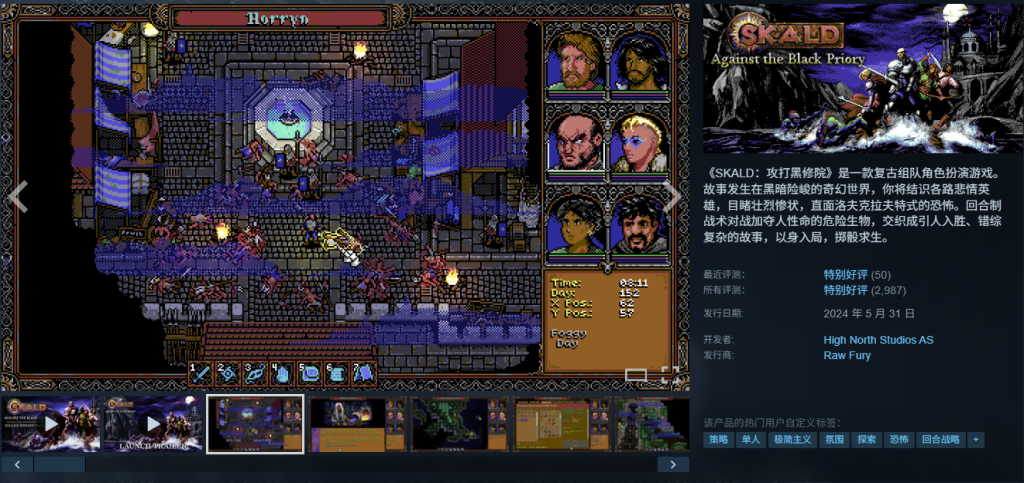Select the dark-haired woman in green portrait
The width and height of the screenshot is (1024, 483).
(x=575, y=225)
